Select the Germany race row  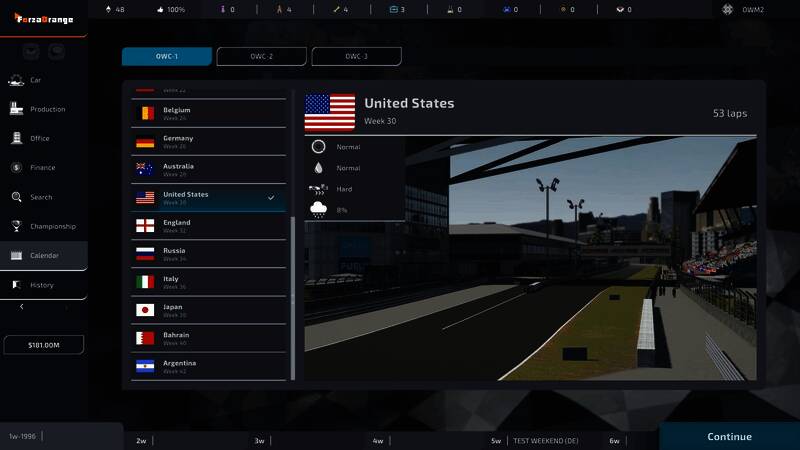click(x=208, y=141)
